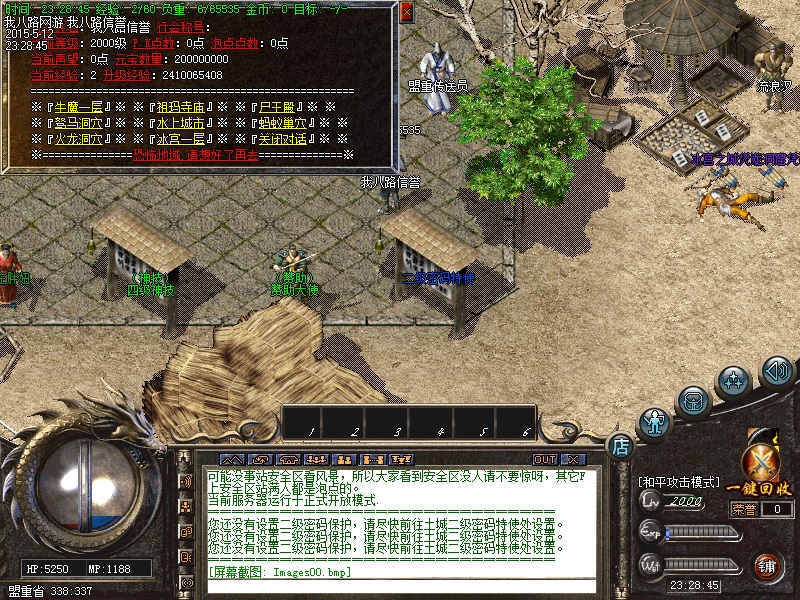Close the NPC teleport dialog window
The width and height of the screenshot is (800, 600).
406,13
